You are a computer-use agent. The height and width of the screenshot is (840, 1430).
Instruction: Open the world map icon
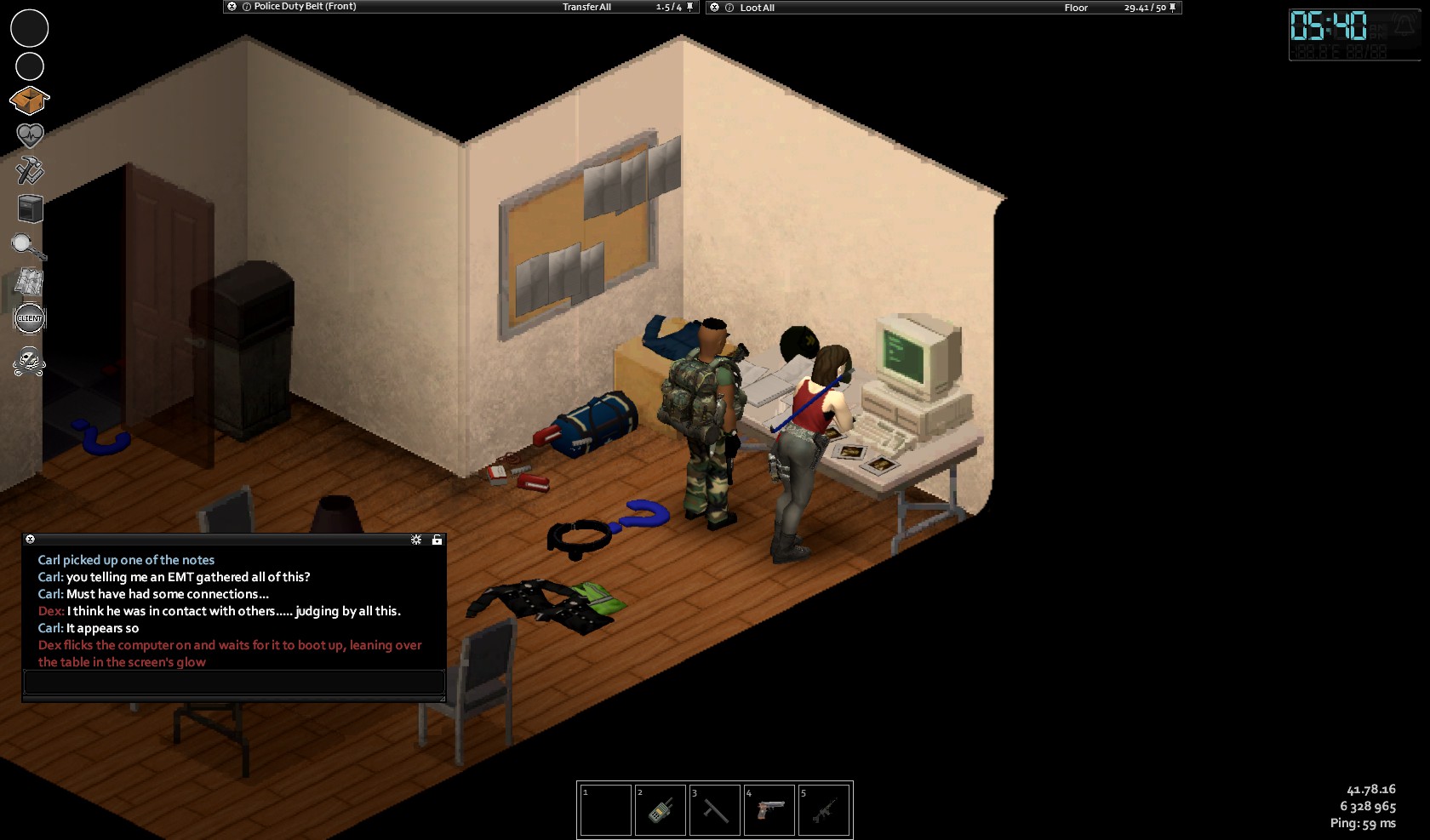pos(30,282)
